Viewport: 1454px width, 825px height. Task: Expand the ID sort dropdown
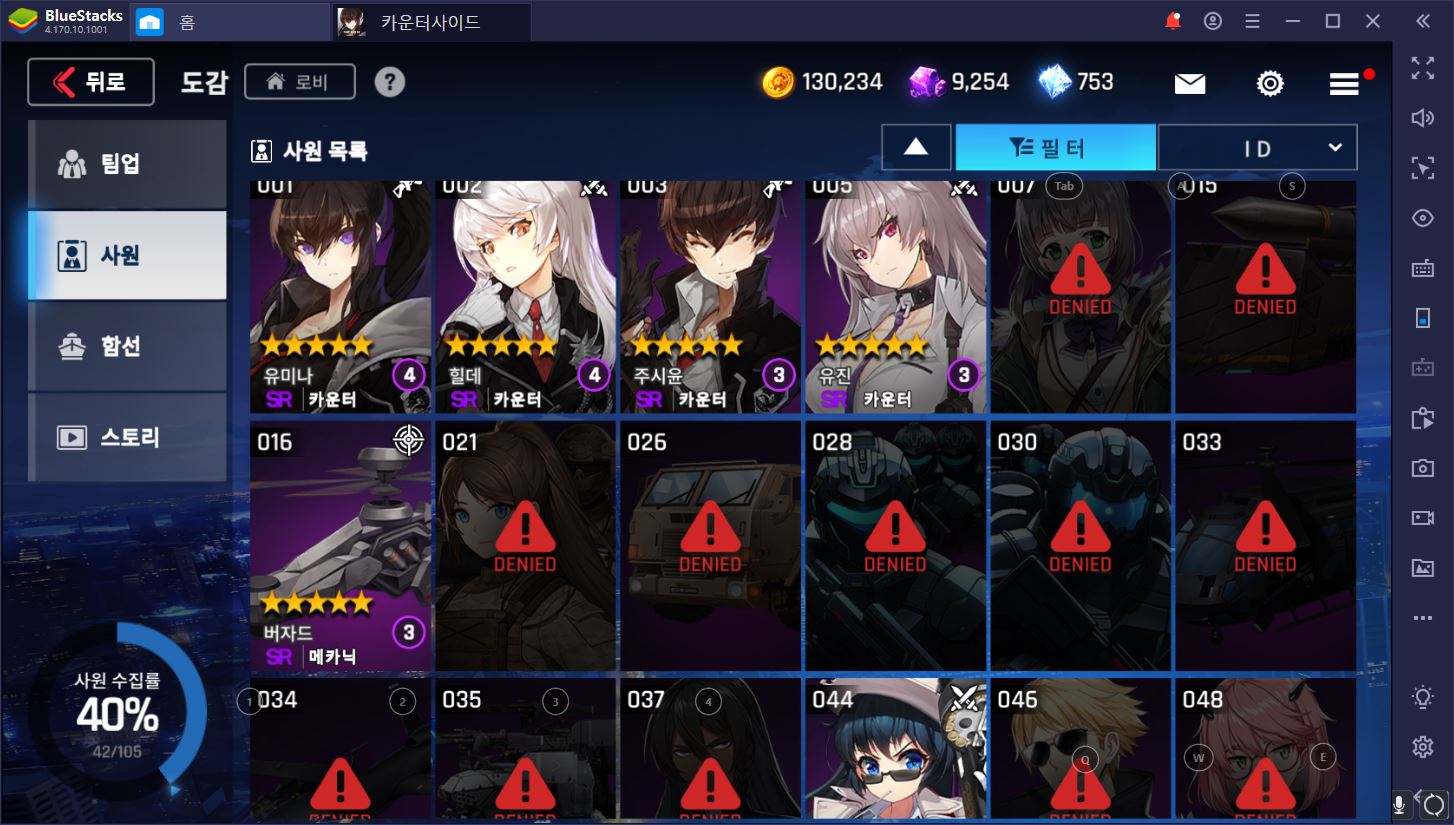coord(1257,148)
